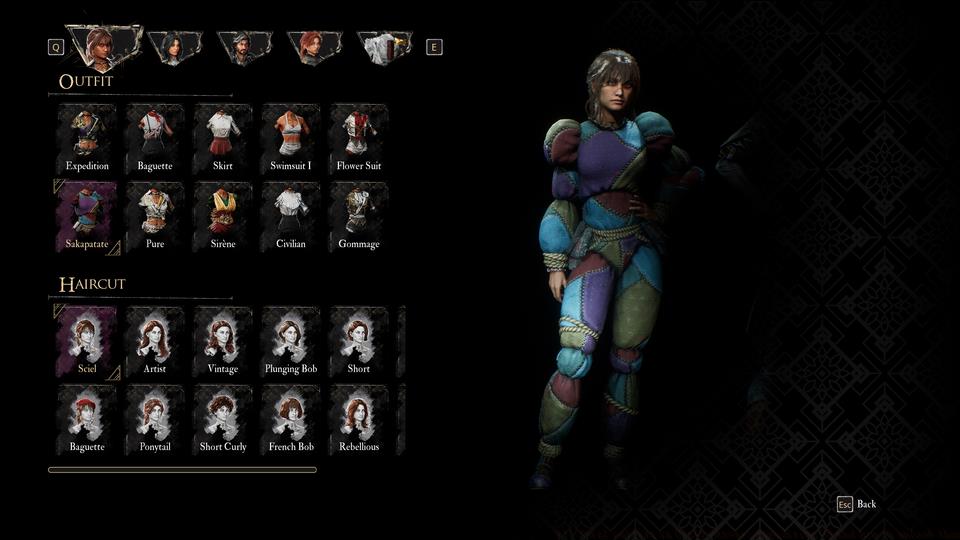Choose the Sakapatate outfit
The image size is (960, 540).
(x=87, y=215)
